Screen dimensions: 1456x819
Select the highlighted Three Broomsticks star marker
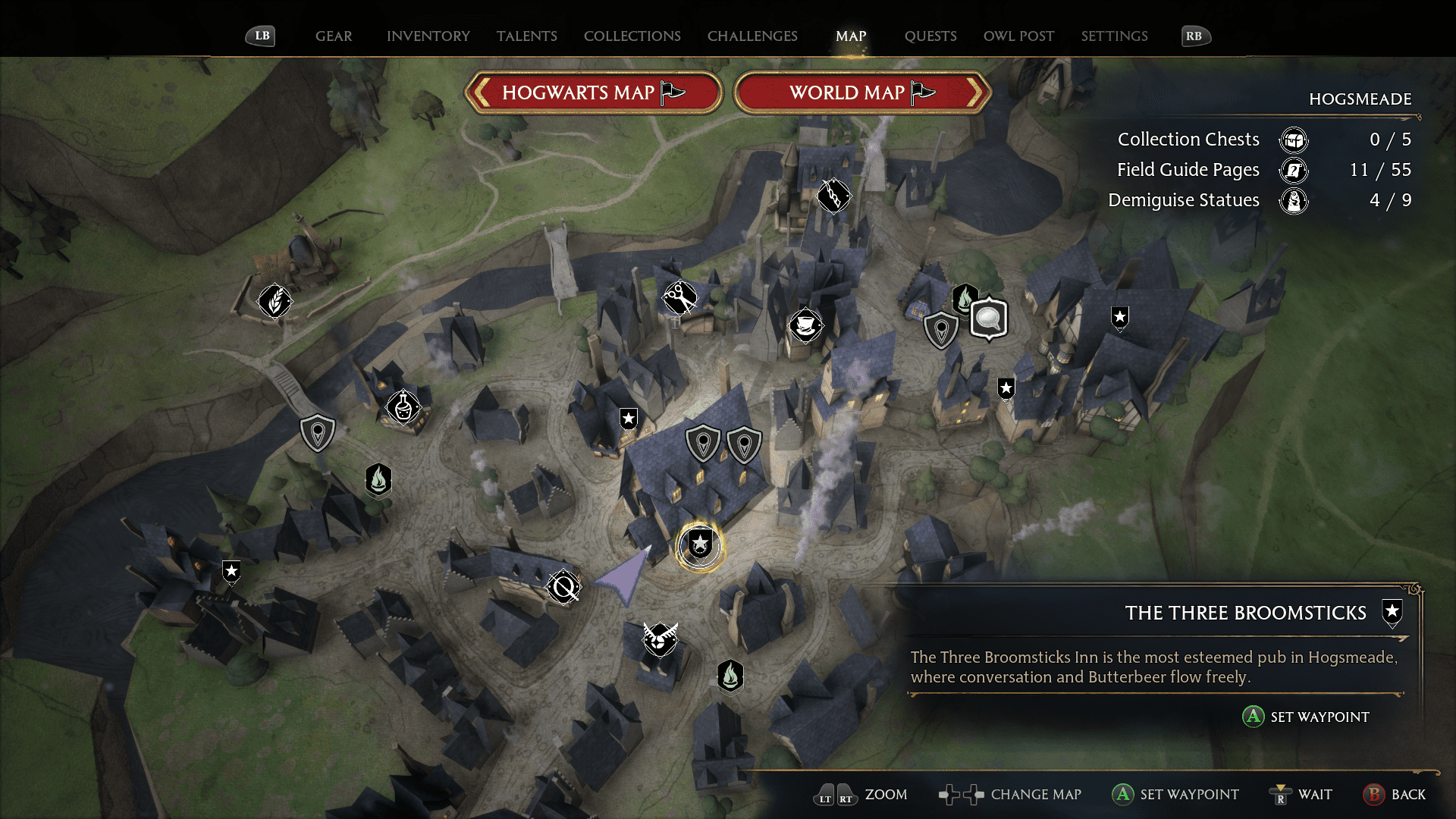pyautogui.click(x=700, y=541)
